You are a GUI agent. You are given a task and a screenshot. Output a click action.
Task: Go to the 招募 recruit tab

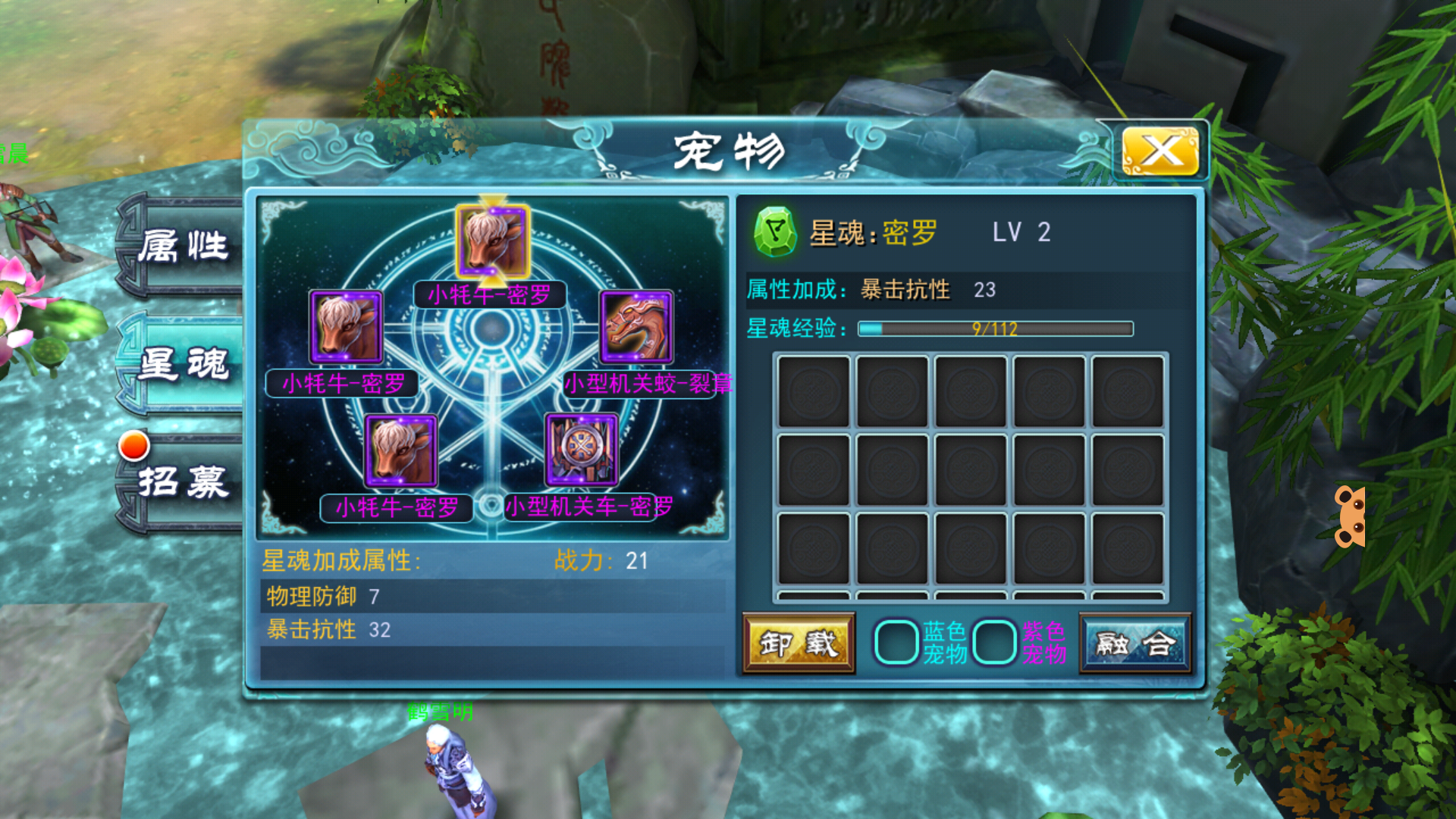tap(184, 482)
